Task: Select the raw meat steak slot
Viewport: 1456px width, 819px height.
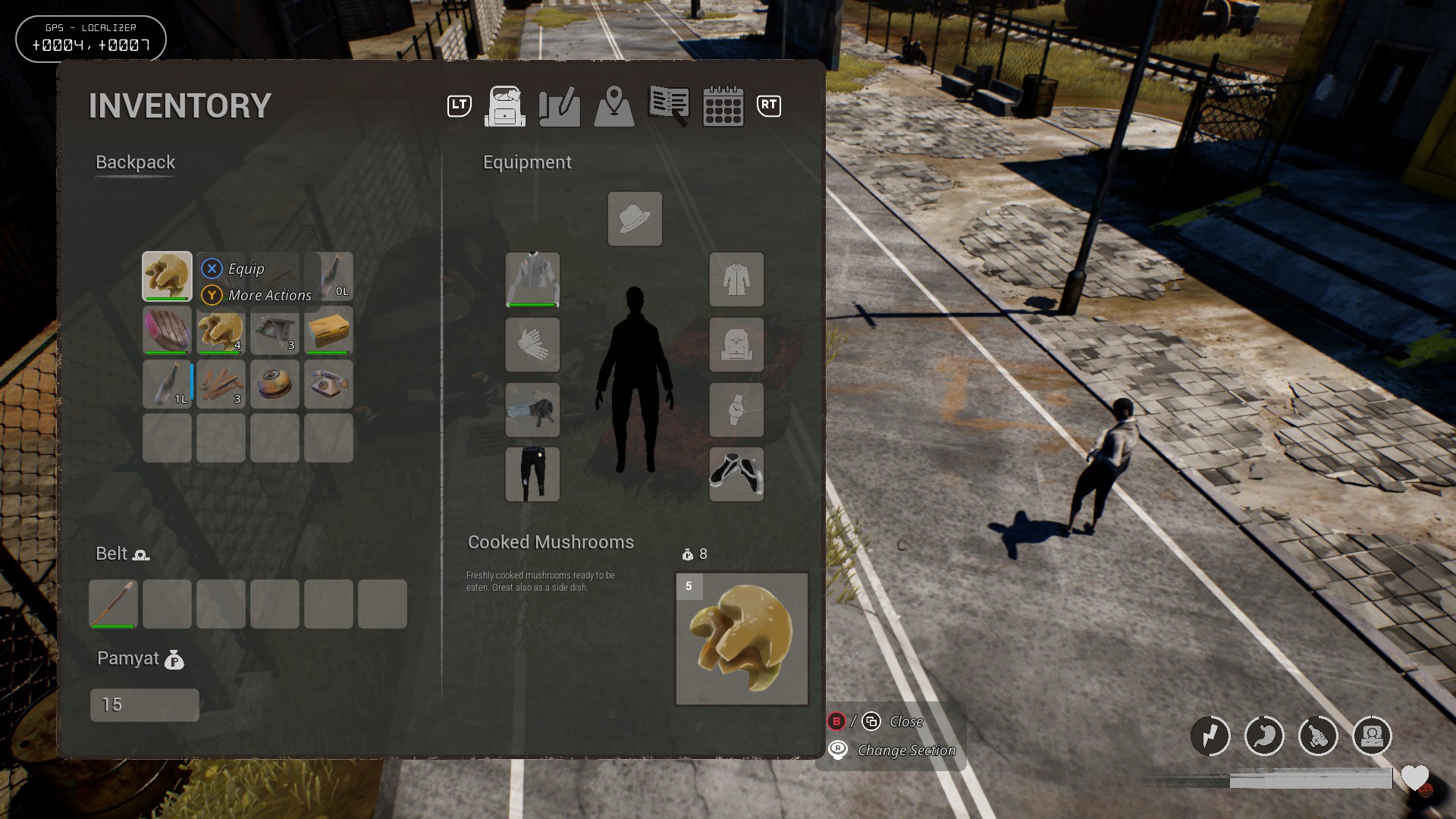Action: (x=167, y=331)
